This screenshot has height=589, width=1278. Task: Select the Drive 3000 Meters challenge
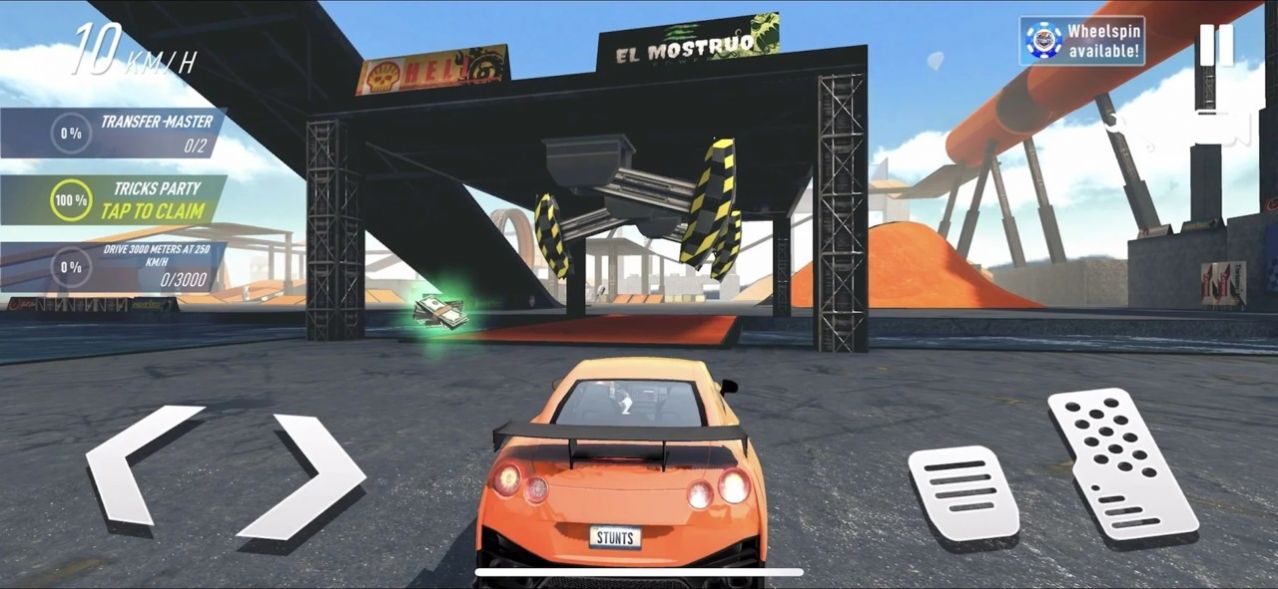[115, 267]
